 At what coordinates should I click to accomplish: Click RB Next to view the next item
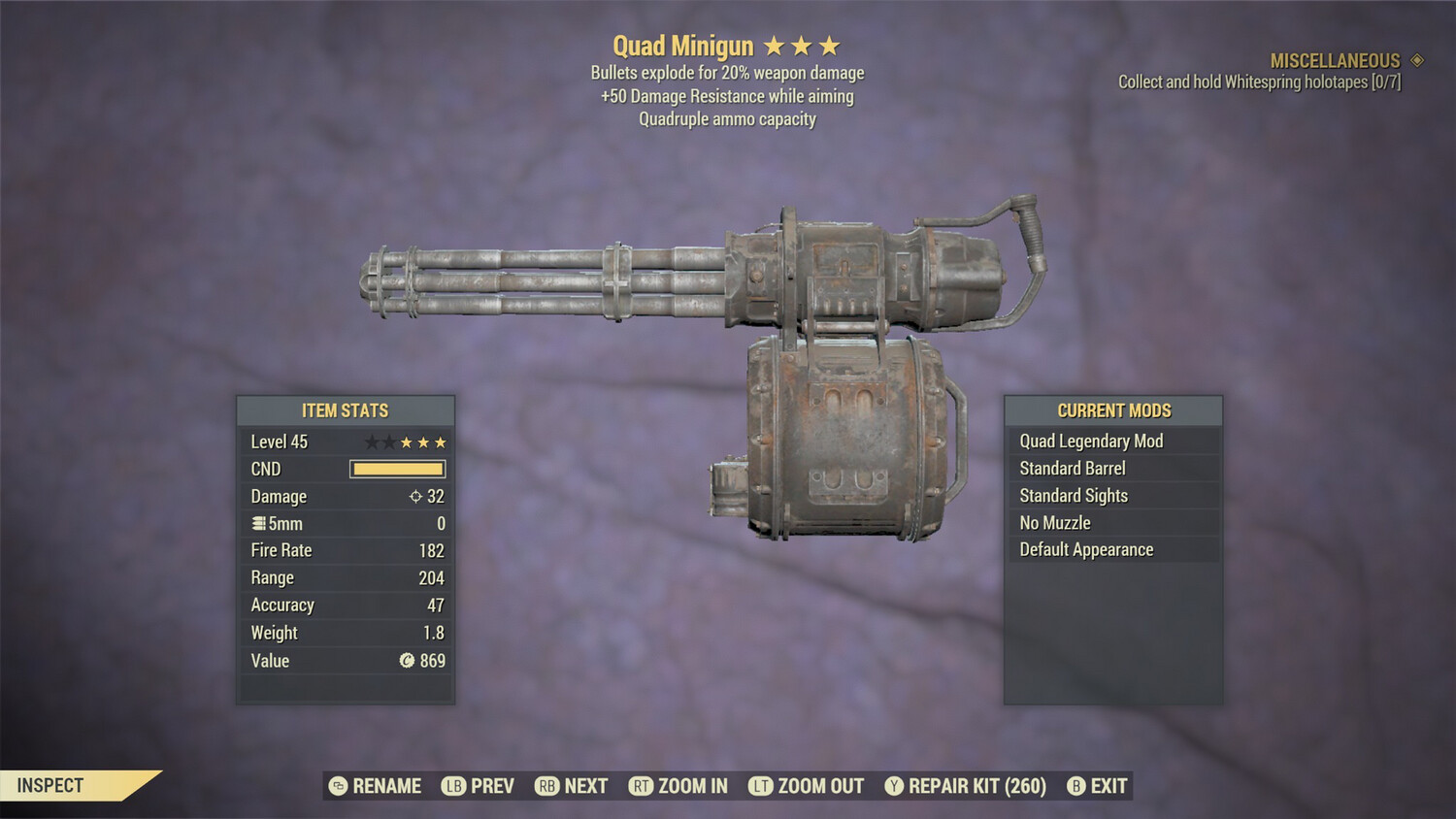tap(573, 786)
